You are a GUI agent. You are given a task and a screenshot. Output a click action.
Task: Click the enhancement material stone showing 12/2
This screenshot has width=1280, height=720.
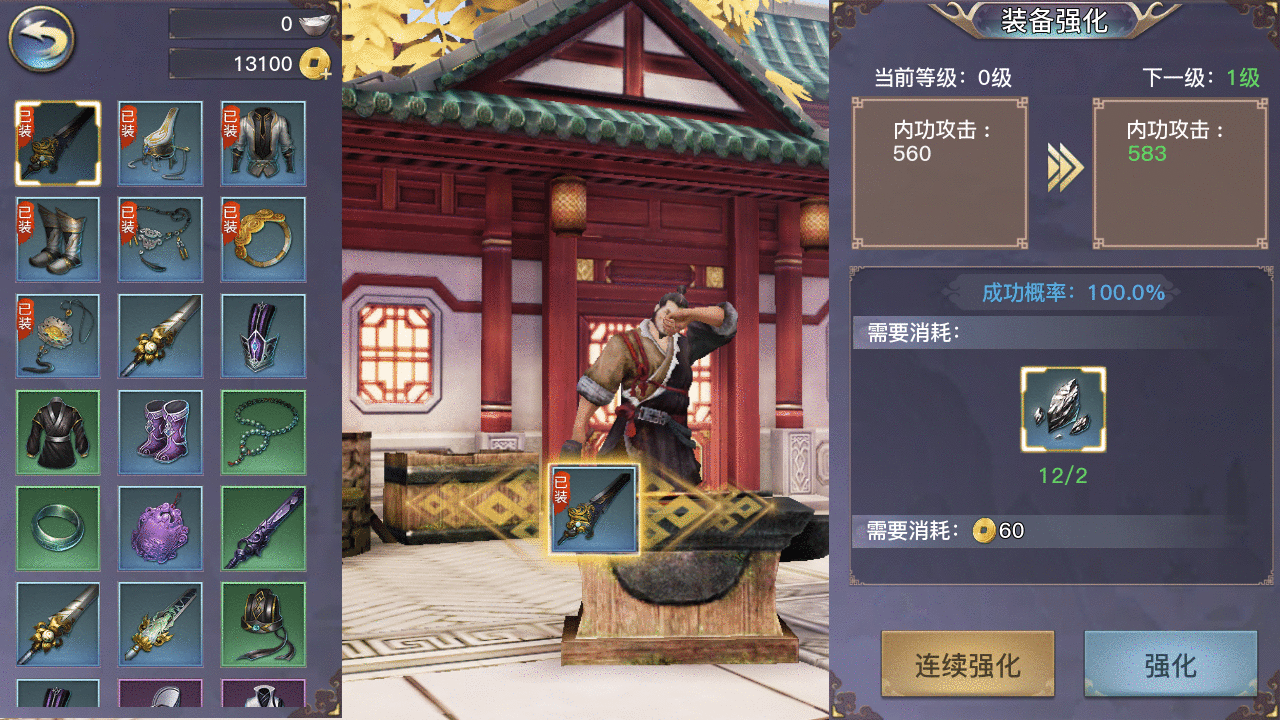[1063, 410]
